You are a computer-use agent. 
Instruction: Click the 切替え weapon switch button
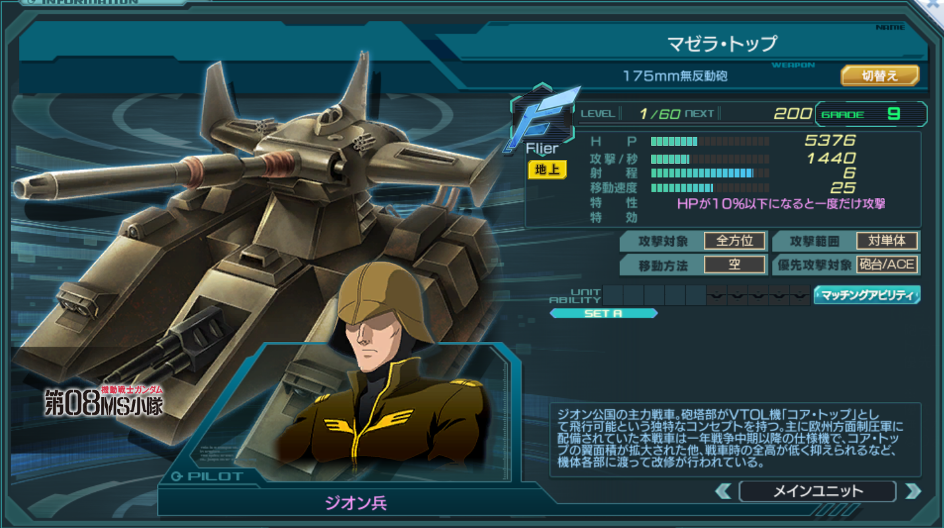pos(879,75)
